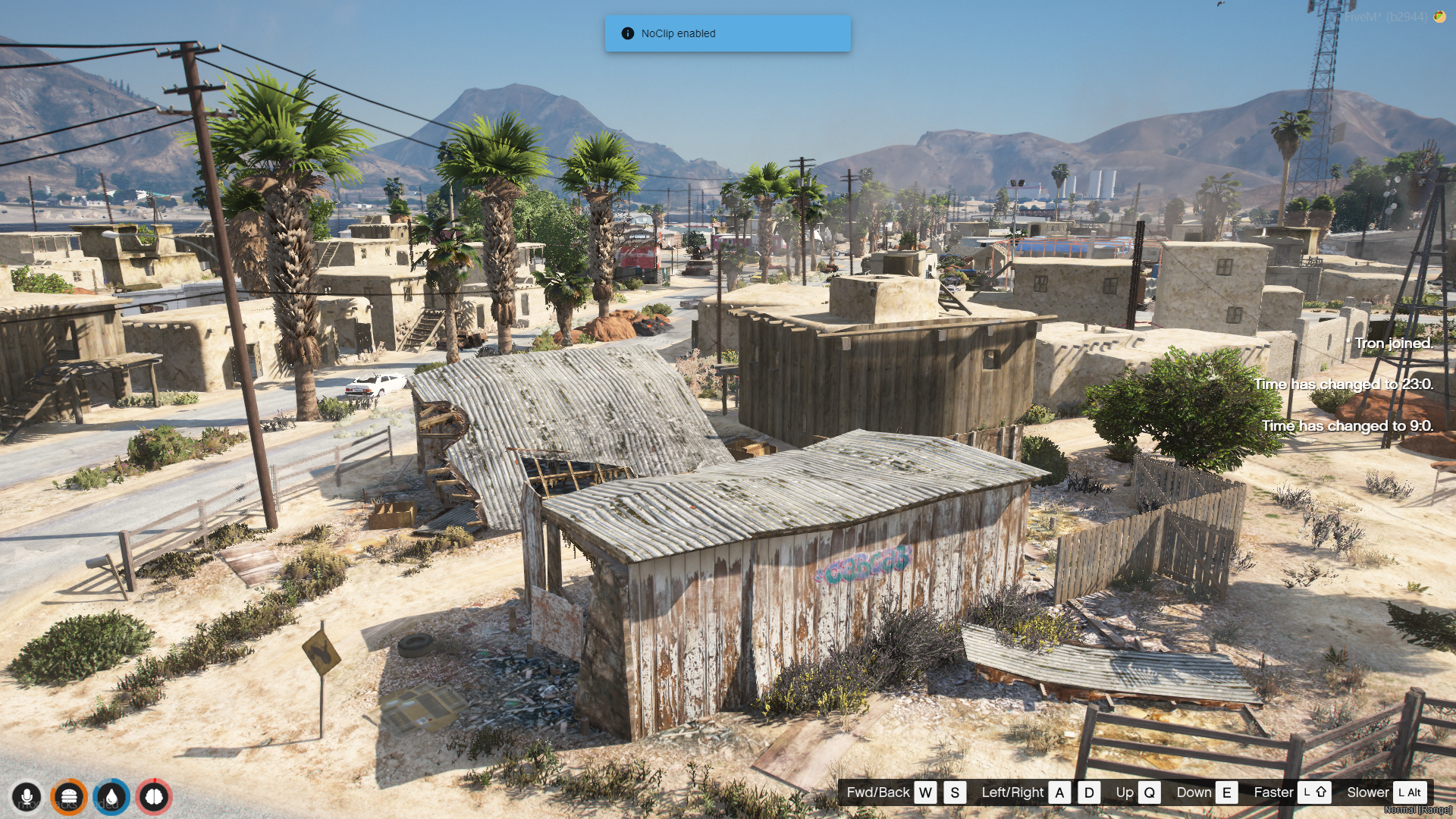The image size is (1456, 819).
Task: Select the water drop thirst icon
Action: (111, 797)
